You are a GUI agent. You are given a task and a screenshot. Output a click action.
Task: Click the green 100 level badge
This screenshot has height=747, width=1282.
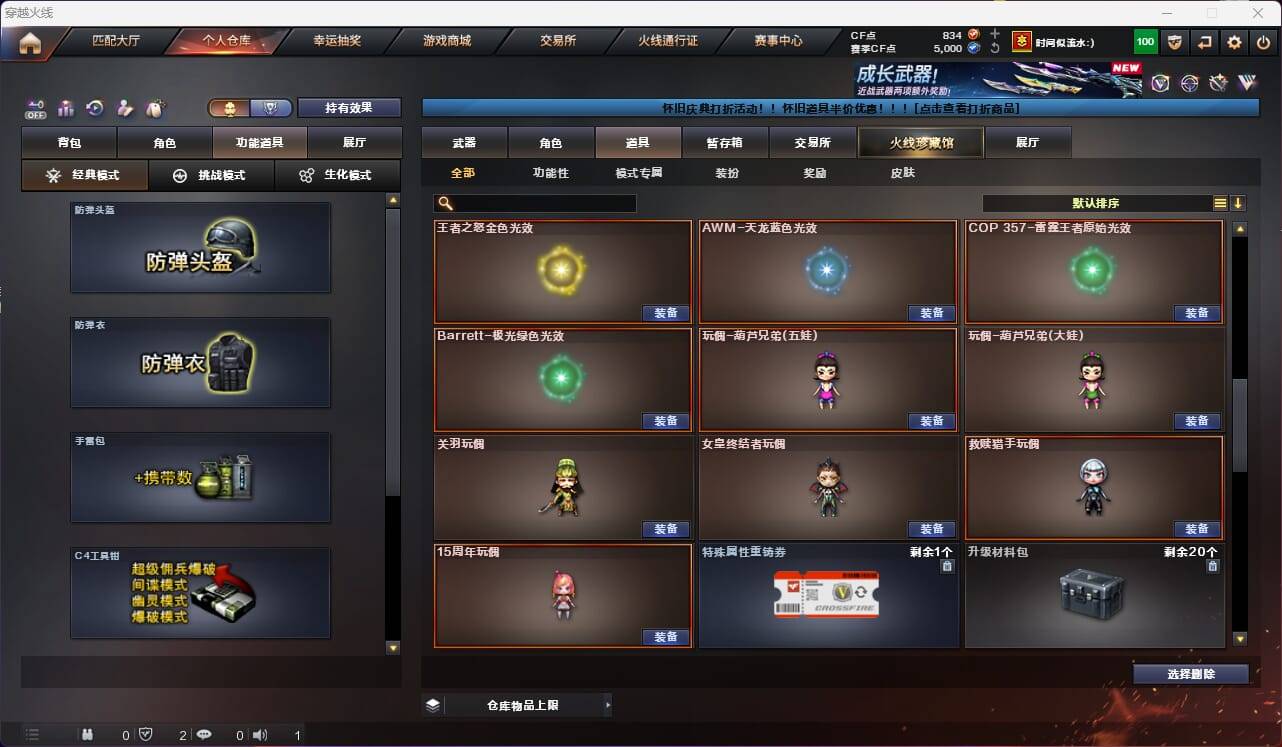click(x=1145, y=42)
